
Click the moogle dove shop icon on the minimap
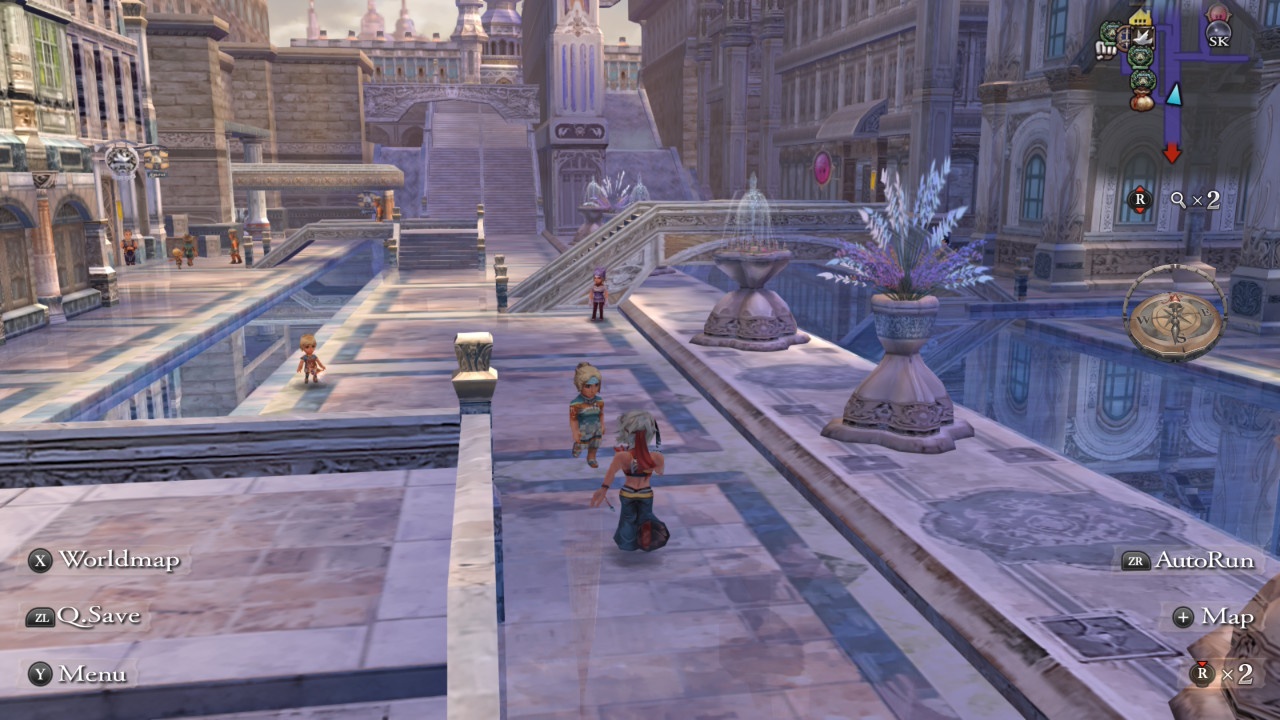[x=1142, y=36]
